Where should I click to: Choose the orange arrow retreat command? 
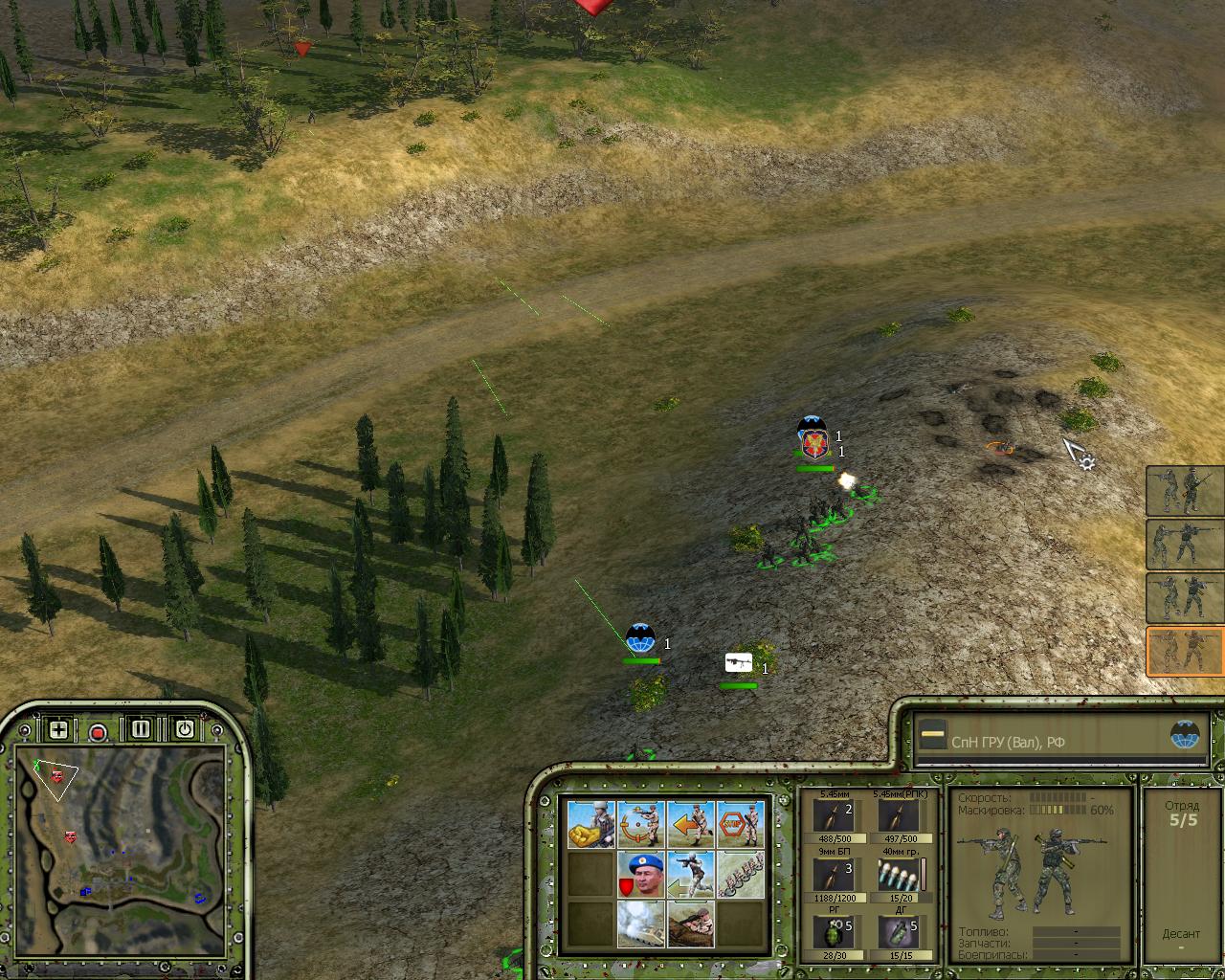[690, 824]
